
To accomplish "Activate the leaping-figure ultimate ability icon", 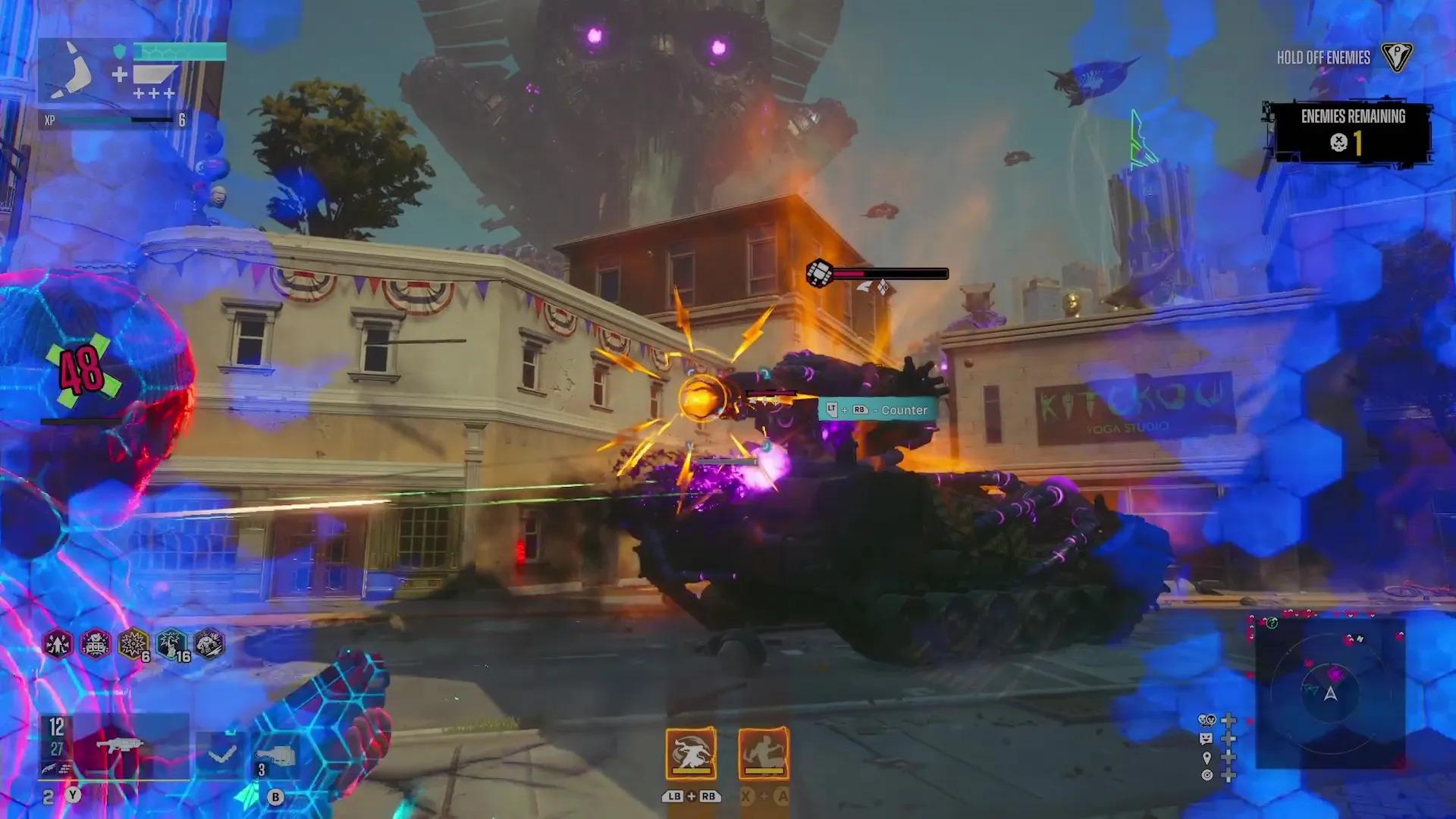I will point(691,754).
